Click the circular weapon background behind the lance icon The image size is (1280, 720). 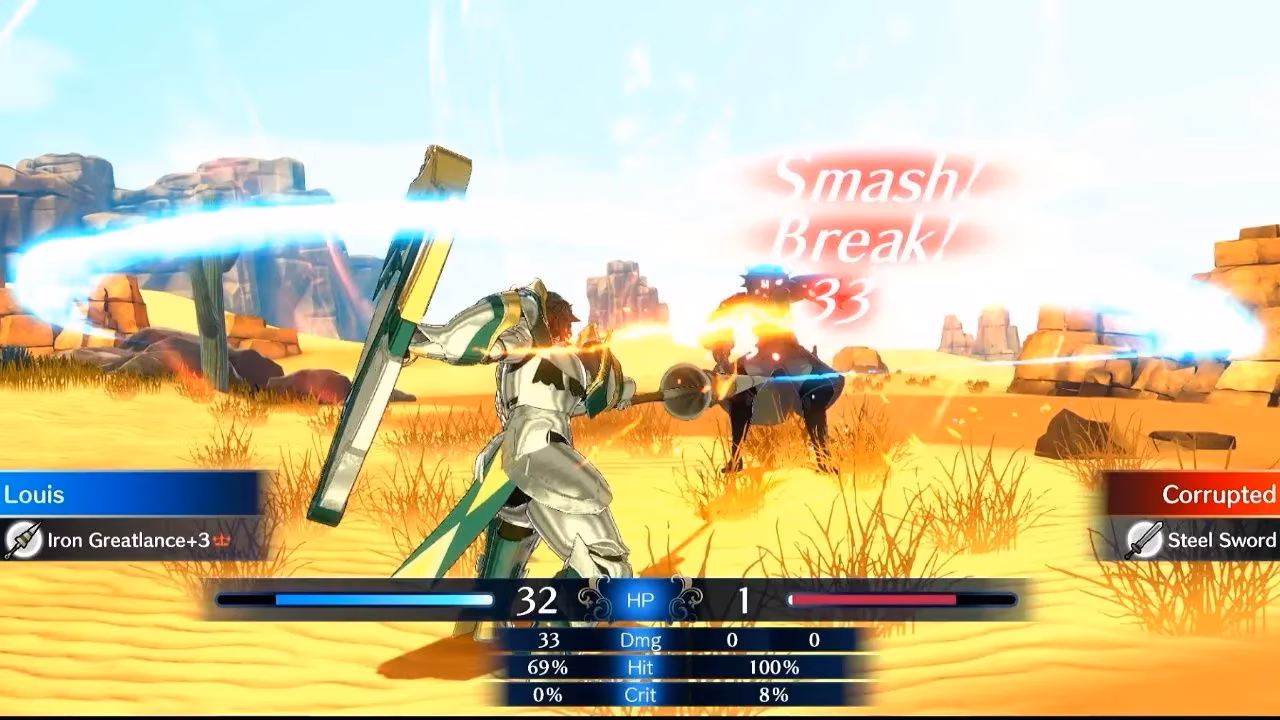click(22, 536)
